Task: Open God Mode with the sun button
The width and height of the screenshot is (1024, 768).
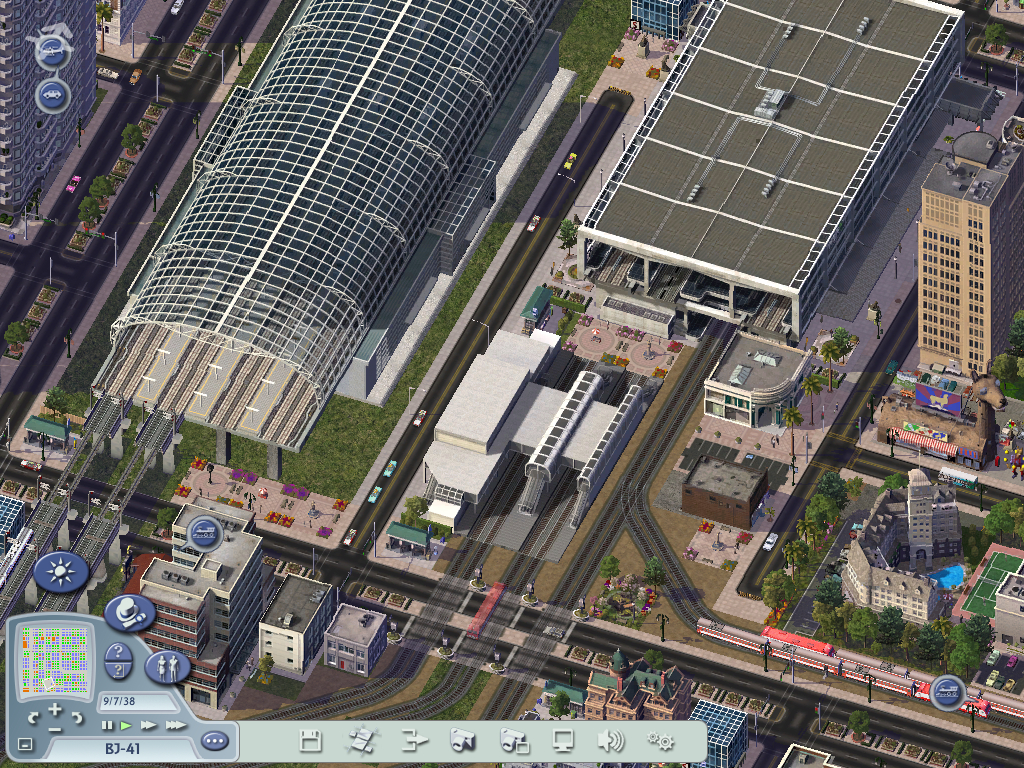Action: pyautogui.click(x=60, y=572)
